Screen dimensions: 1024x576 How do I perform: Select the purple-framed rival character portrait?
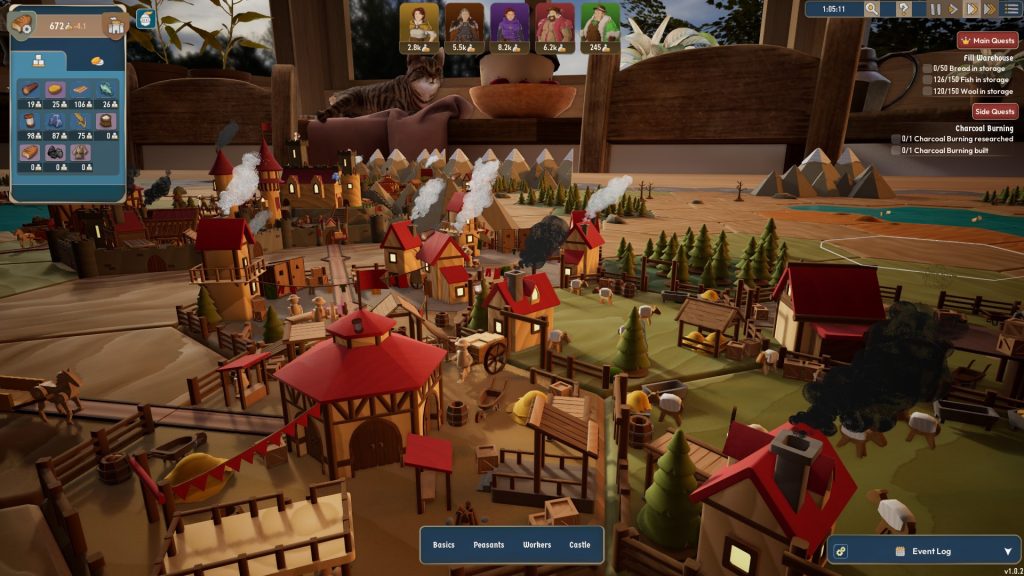(x=510, y=22)
